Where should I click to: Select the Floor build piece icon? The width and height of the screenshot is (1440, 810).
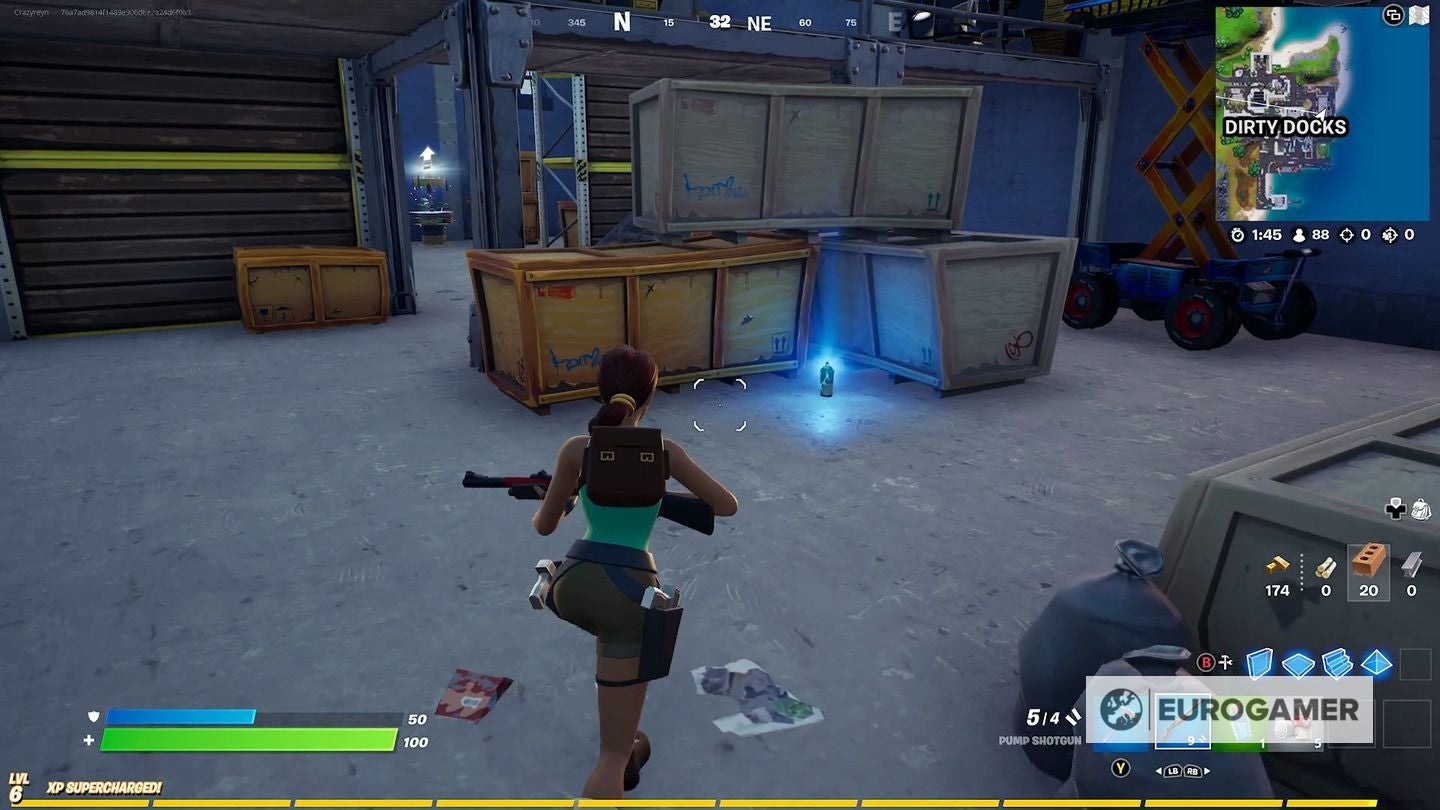point(1297,664)
